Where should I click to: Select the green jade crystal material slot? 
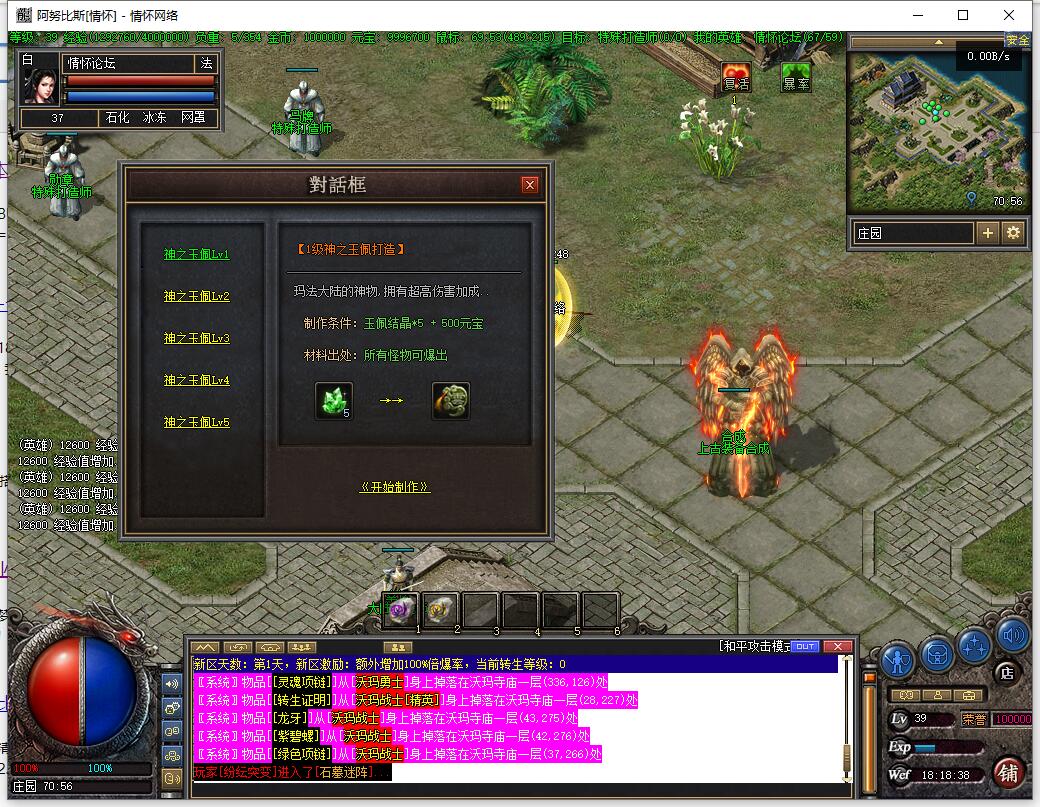pyautogui.click(x=334, y=401)
